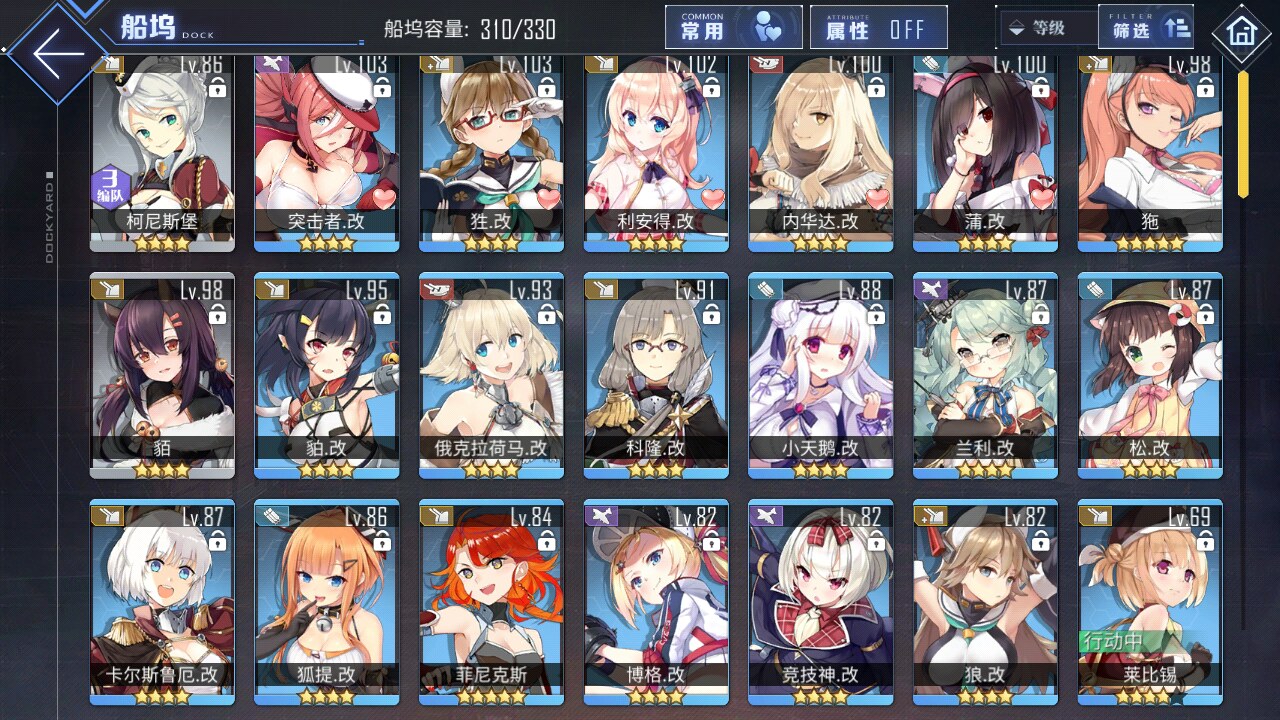Open the 俄克拉荷马.改 ship card

coord(491,375)
